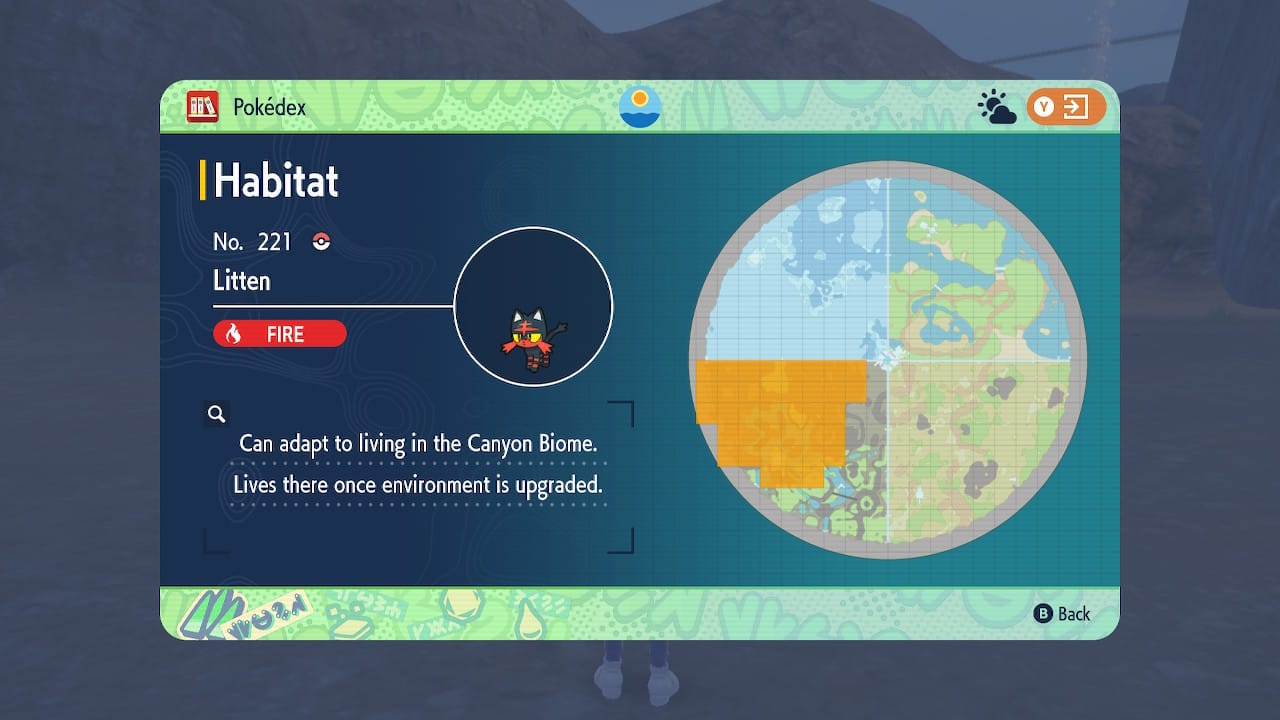The image size is (1280, 720).
Task: Select the Habitat view menu entry
Action: coord(273,181)
